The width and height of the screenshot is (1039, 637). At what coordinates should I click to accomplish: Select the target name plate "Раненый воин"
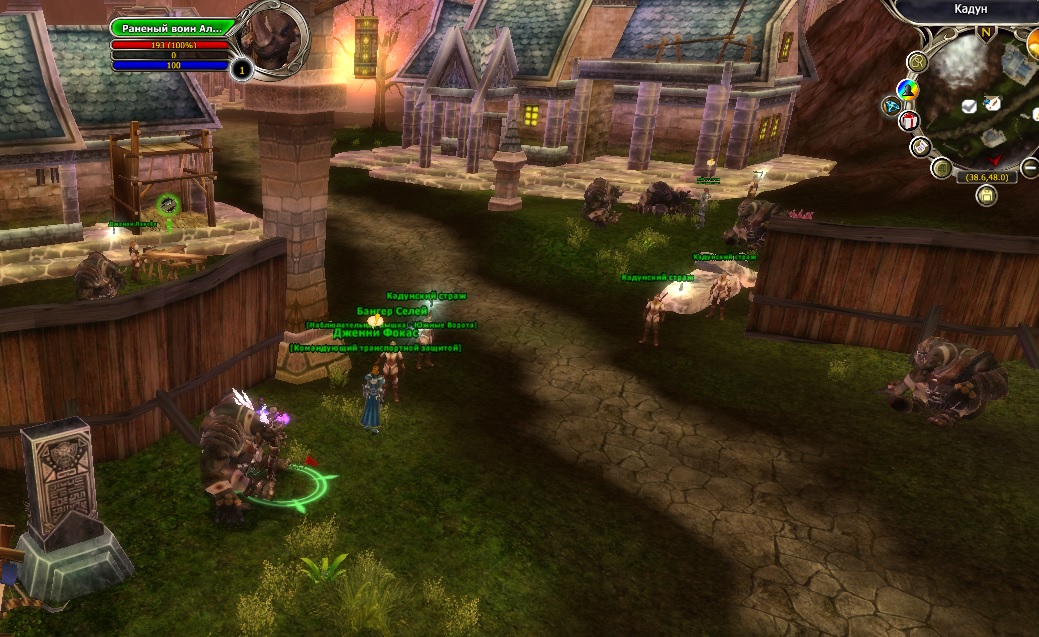[168, 28]
